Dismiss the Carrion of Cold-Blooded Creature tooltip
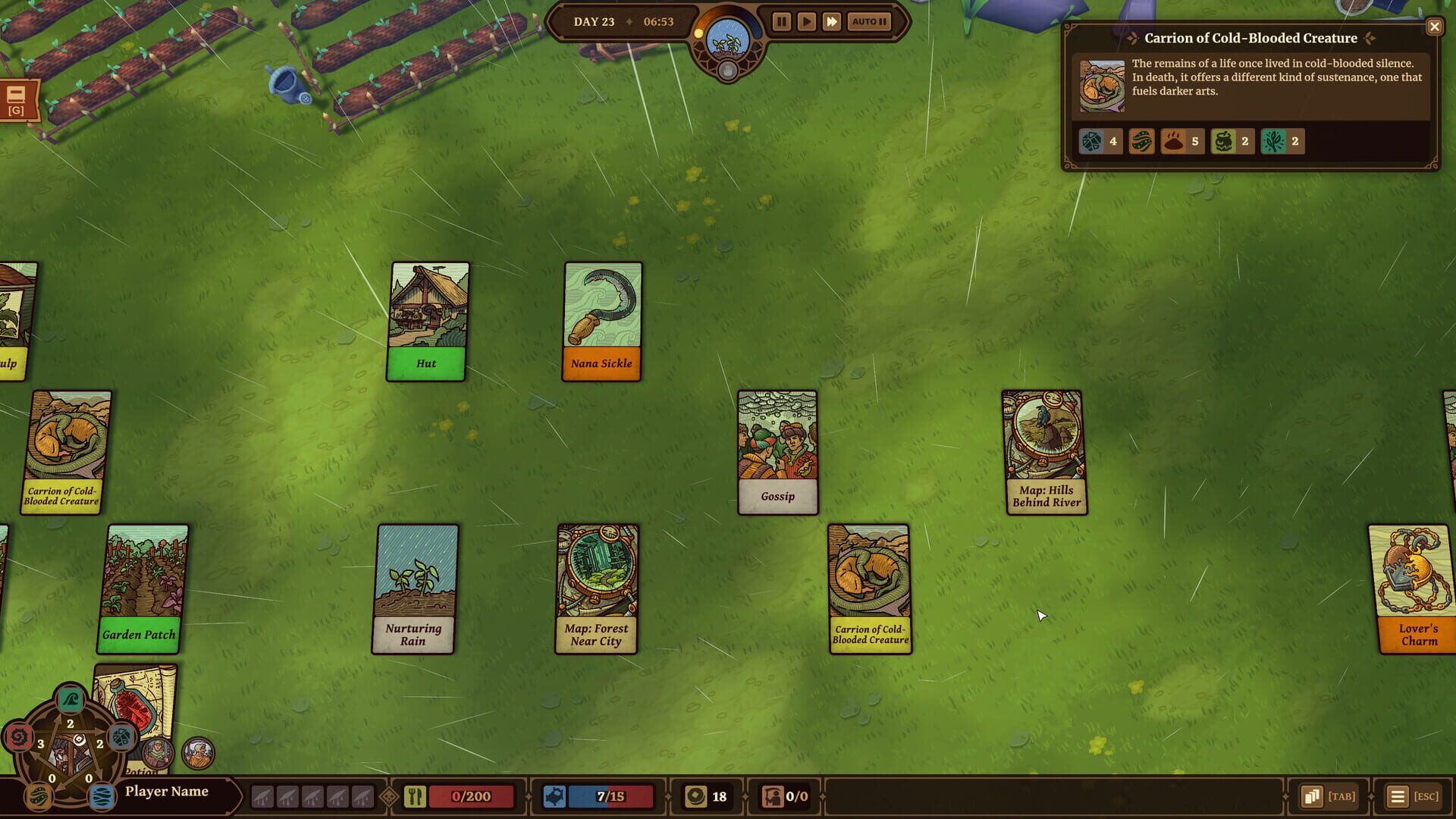 [1434, 27]
